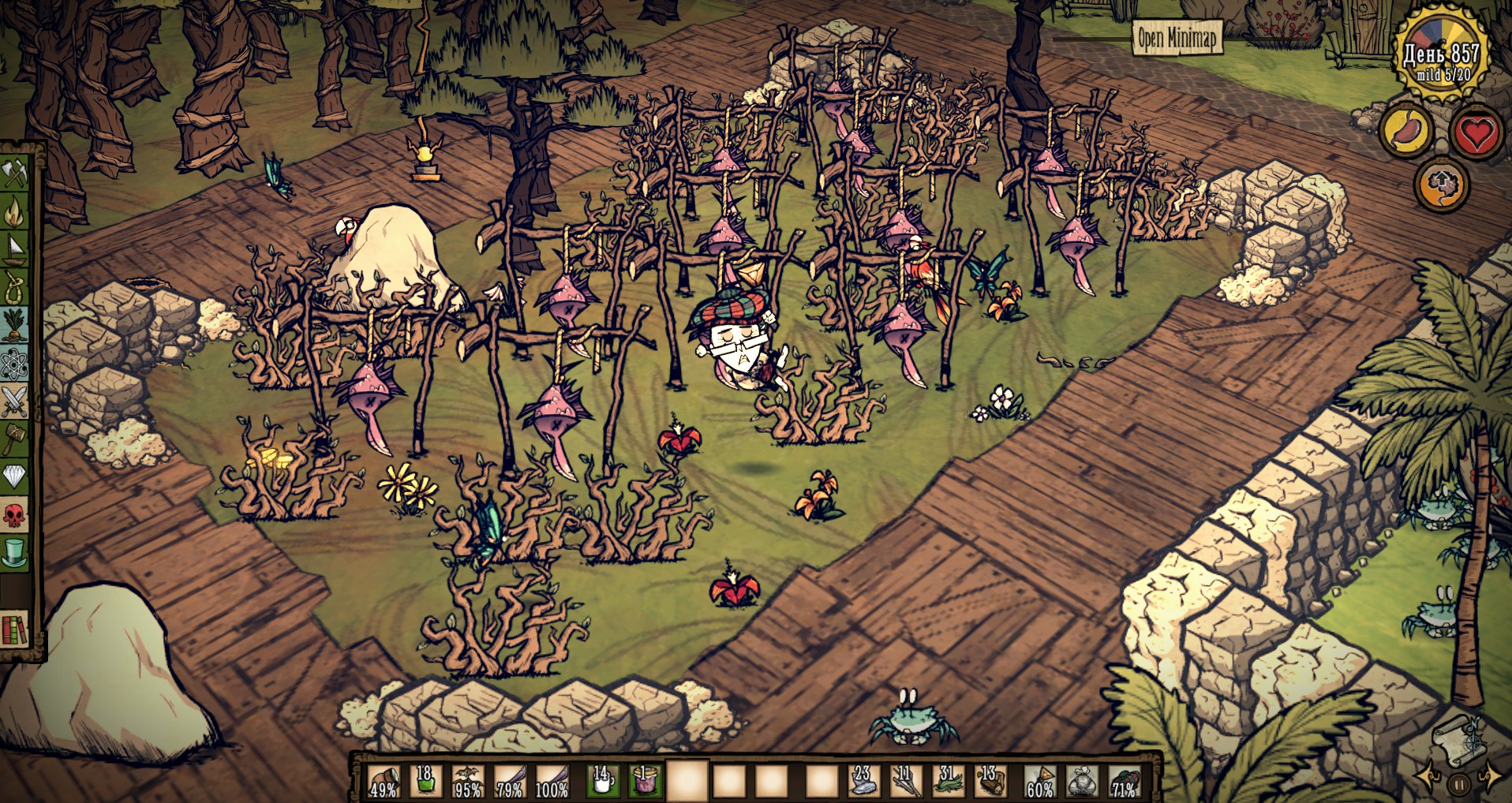
Task: Select the cut grass stack of 31
Action: click(x=947, y=781)
